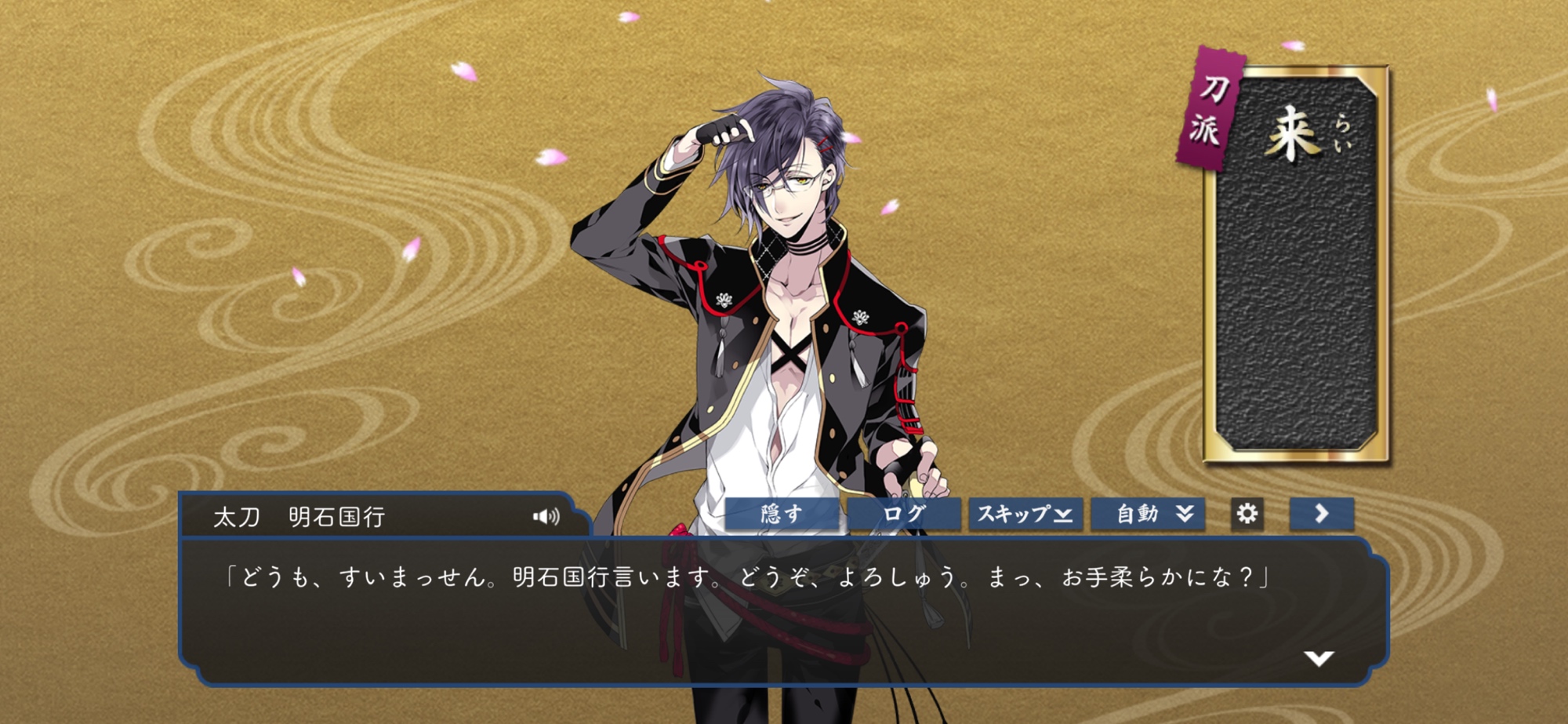The height and width of the screenshot is (724, 1568).
Task: Click the right arrow next button
Action: [x=1322, y=514]
